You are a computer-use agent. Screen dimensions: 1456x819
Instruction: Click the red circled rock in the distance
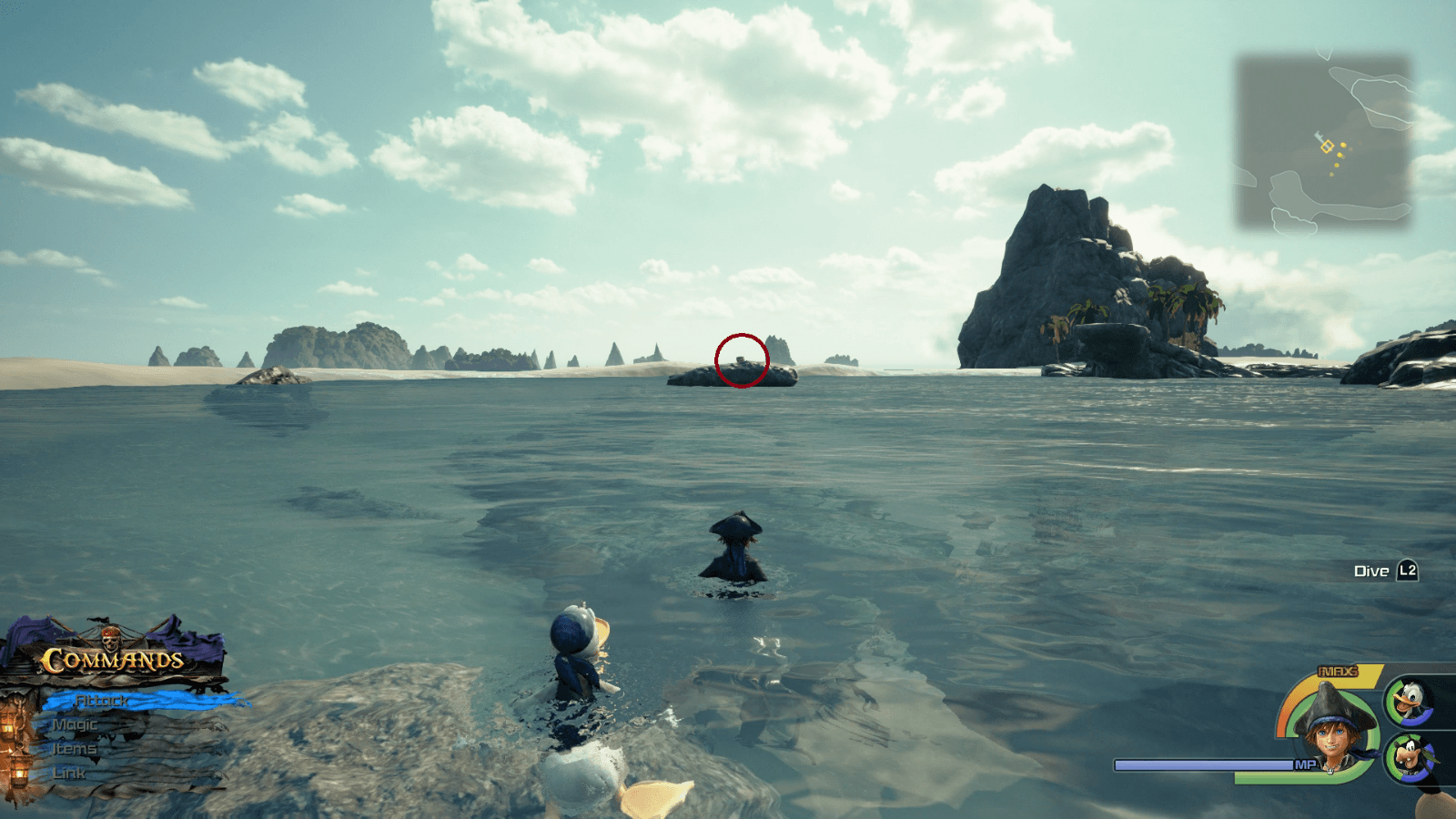point(742,359)
